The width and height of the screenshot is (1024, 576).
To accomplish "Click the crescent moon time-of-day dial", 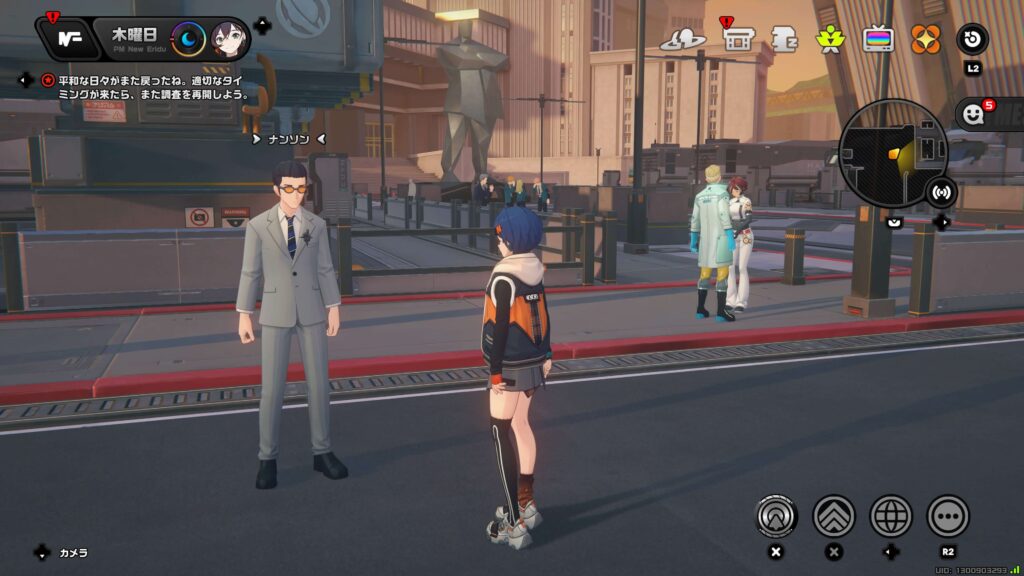I will pyautogui.click(x=189, y=40).
